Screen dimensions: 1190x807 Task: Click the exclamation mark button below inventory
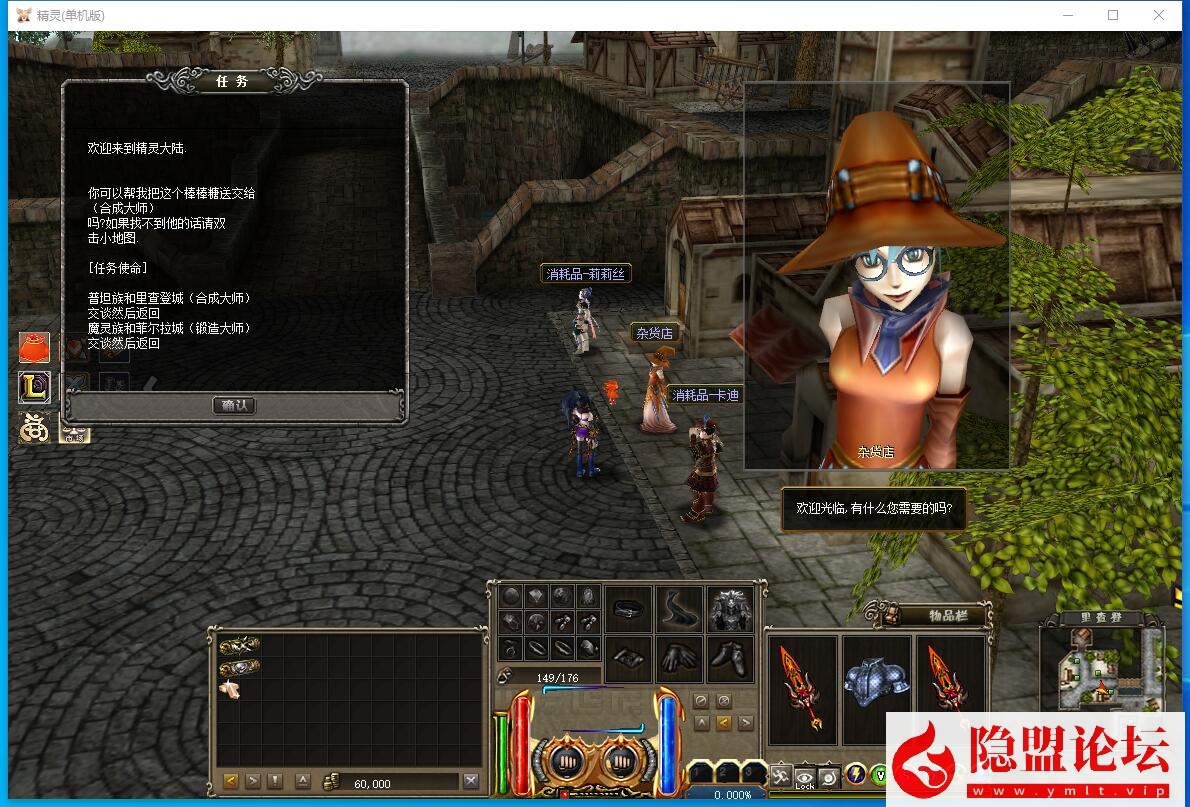tap(276, 782)
